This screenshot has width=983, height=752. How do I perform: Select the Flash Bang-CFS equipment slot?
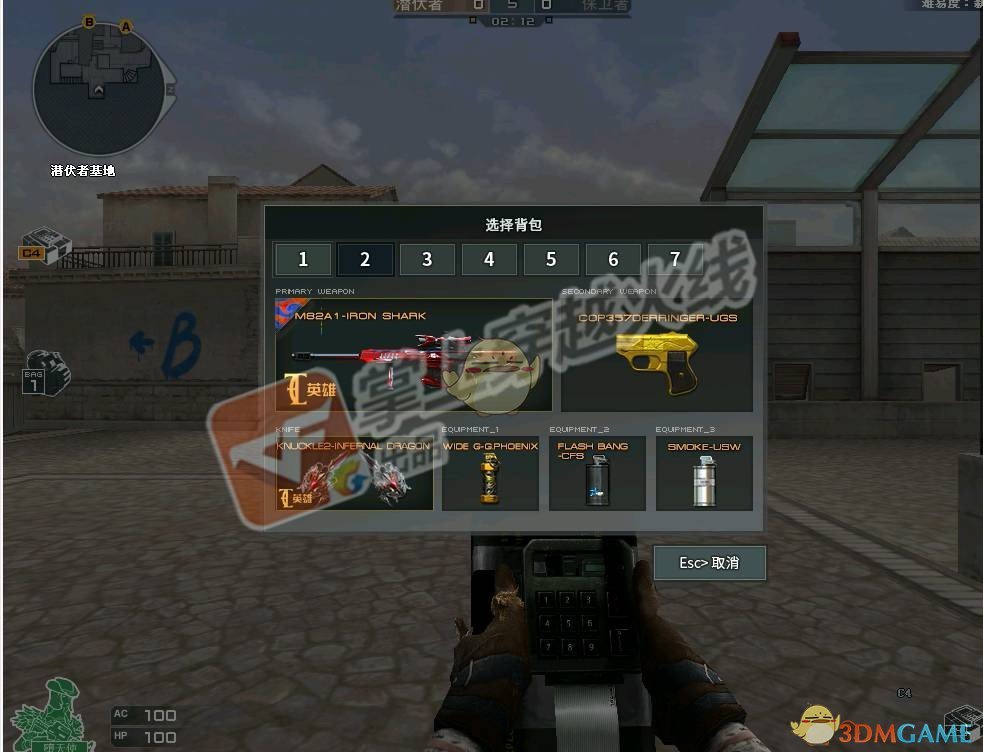[x=597, y=474]
